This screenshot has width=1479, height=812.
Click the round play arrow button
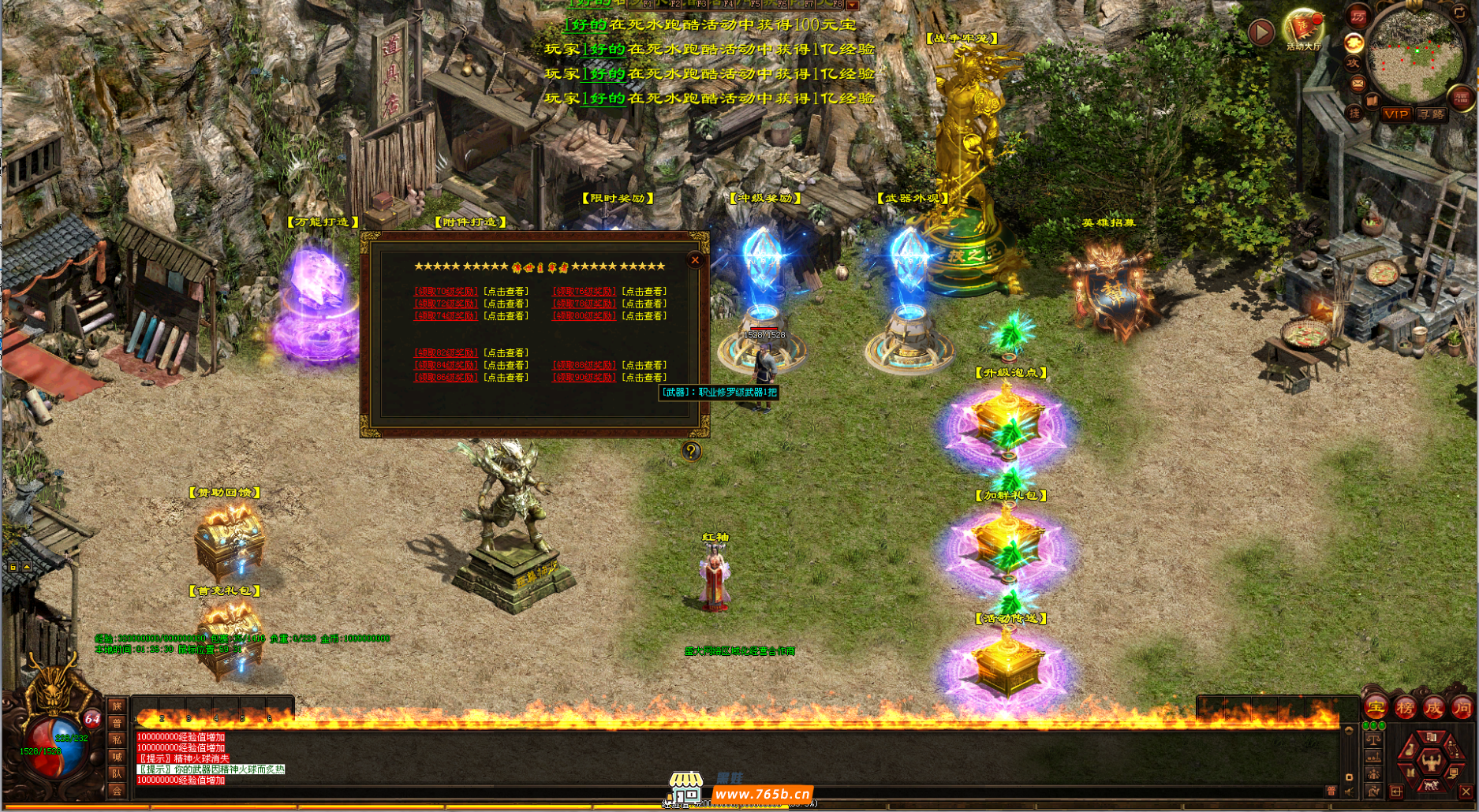[1261, 32]
